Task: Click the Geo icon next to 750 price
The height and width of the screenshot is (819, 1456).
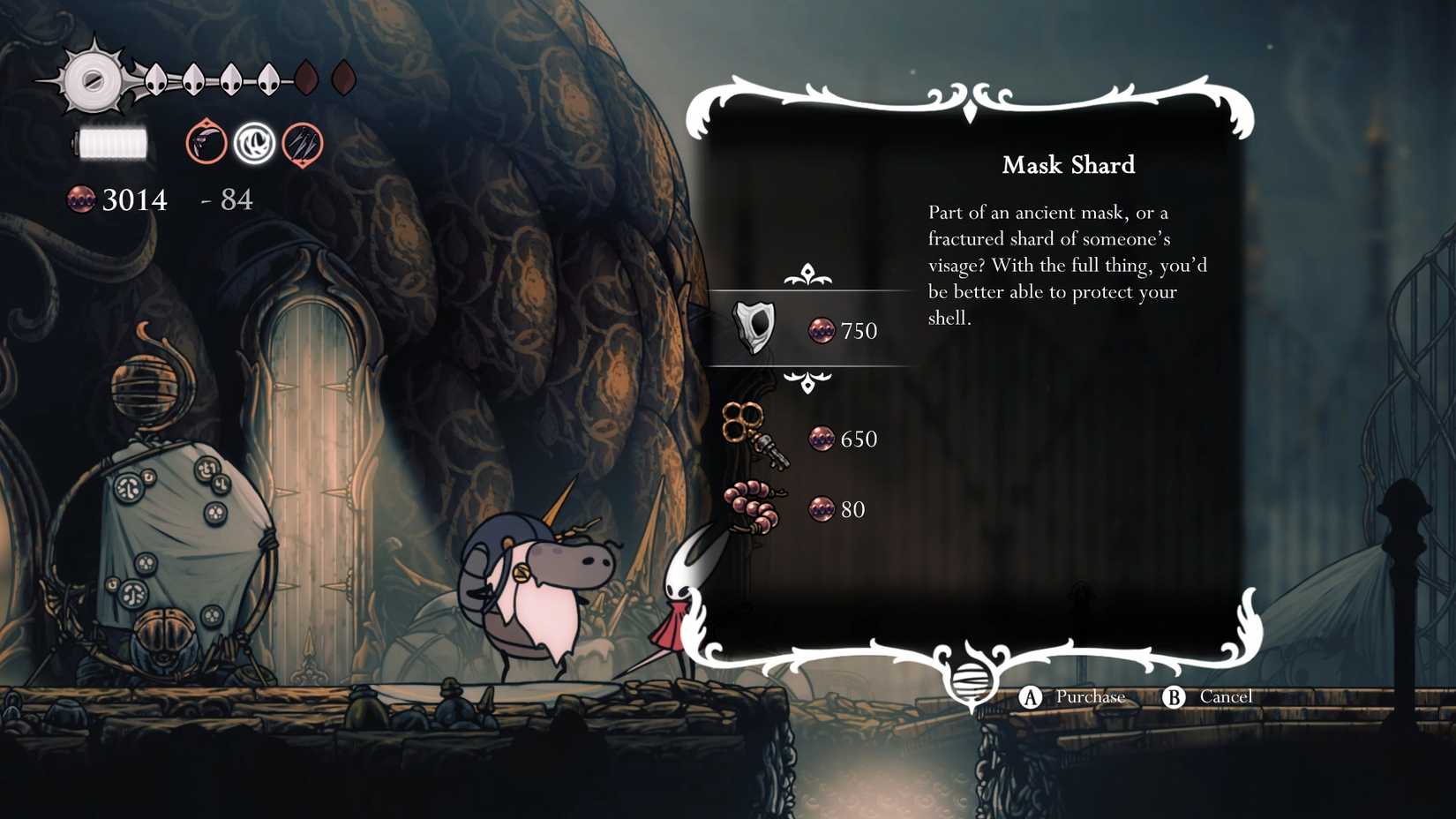Action: pos(822,331)
